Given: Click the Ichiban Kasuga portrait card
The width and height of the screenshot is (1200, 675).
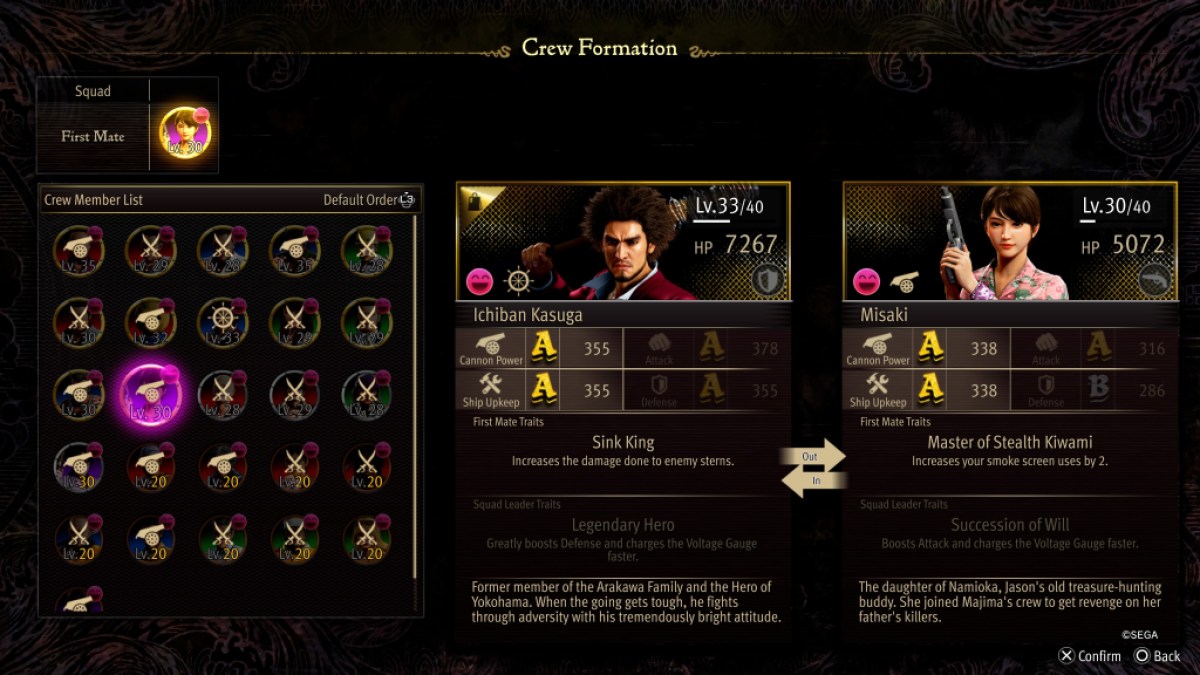Looking at the screenshot, I should [x=623, y=241].
